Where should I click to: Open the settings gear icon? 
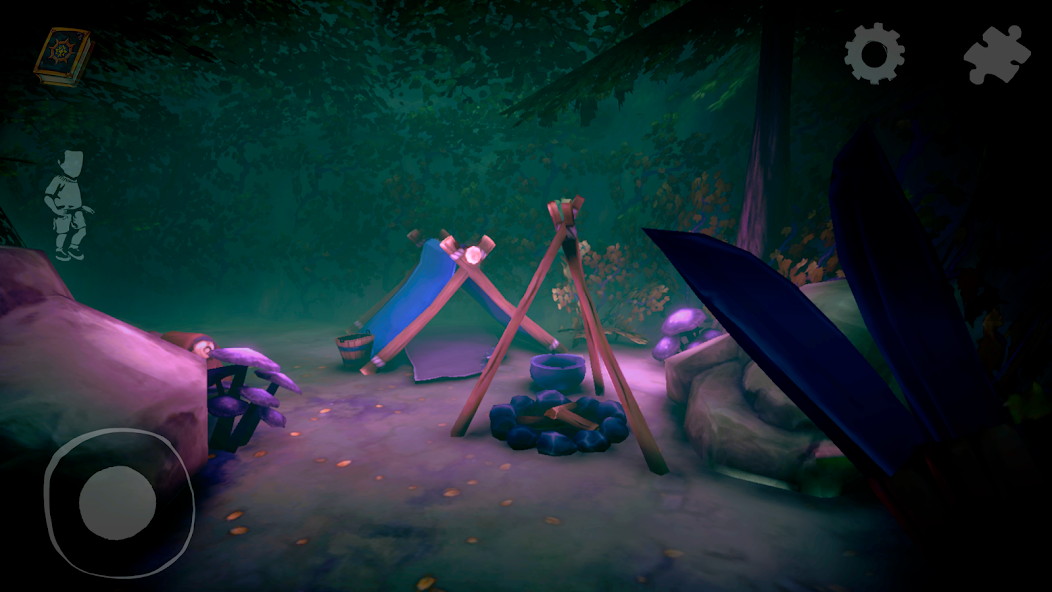click(874, 53)
